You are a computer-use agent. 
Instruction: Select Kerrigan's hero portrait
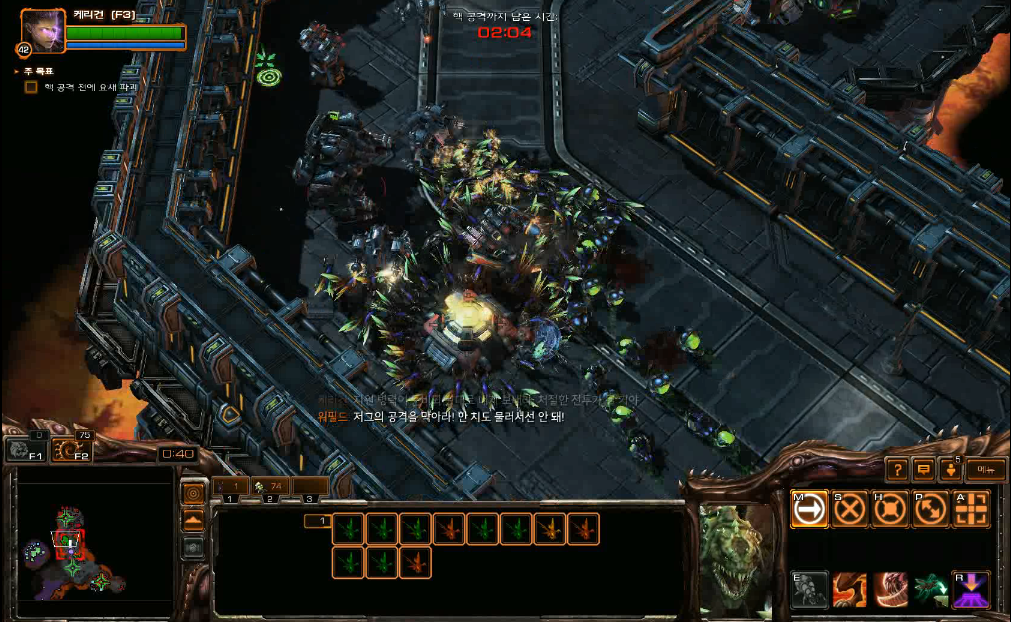43,31
